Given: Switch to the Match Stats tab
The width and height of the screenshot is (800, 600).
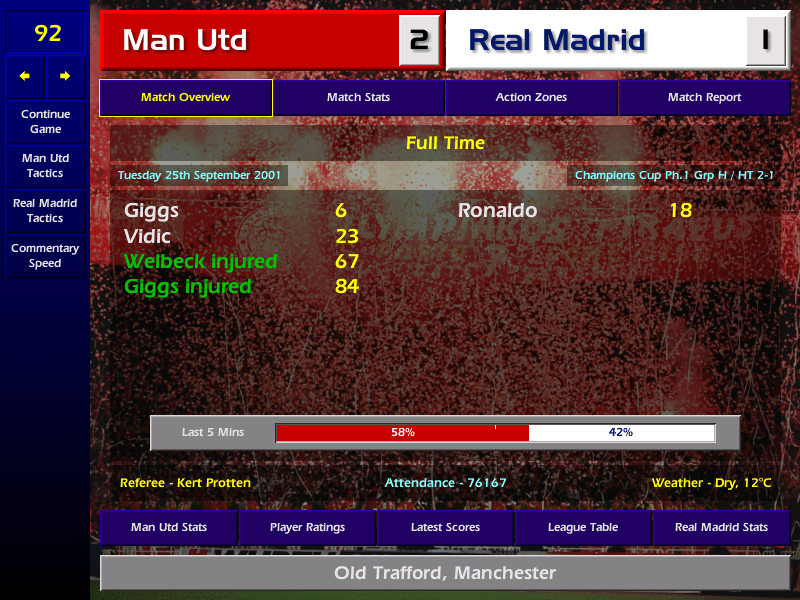Looking at the screenshot, I should pos(358,98).
